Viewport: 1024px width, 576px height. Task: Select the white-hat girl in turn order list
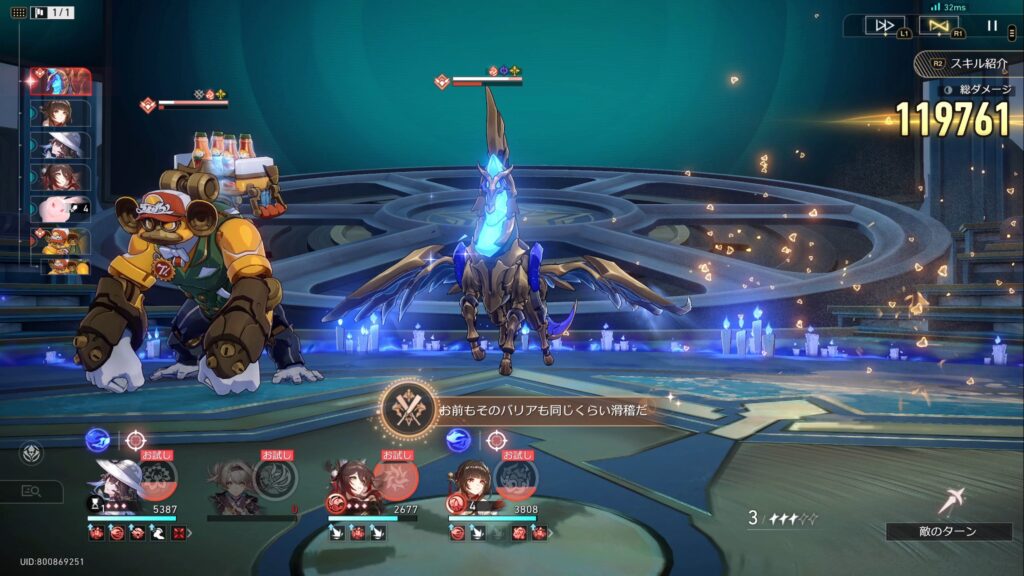coord(61,145)
